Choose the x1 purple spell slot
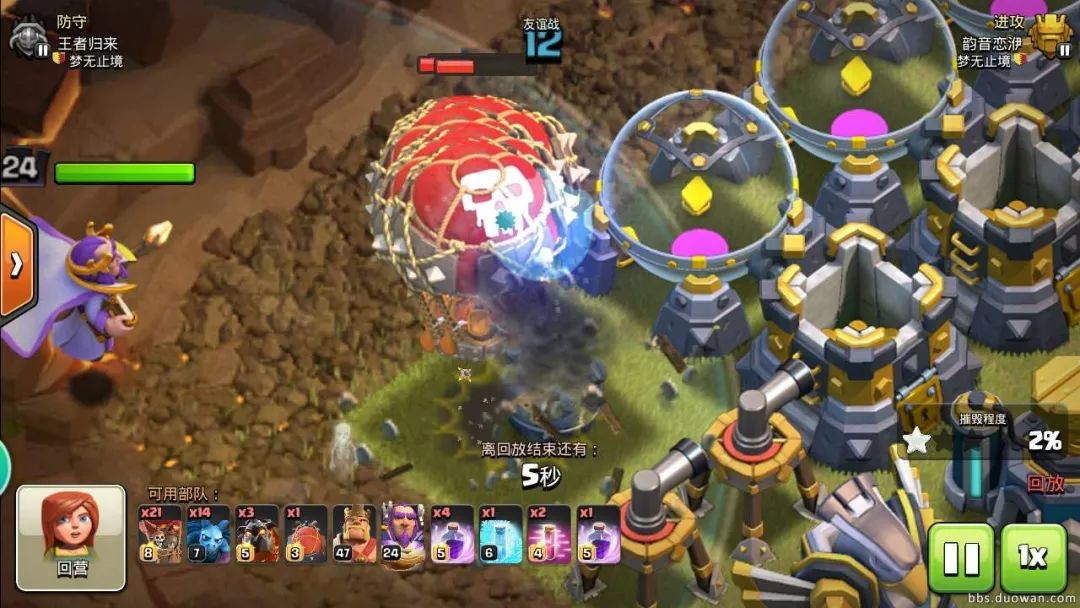Screen dimensions: 1080x608 tap(598, 535)
